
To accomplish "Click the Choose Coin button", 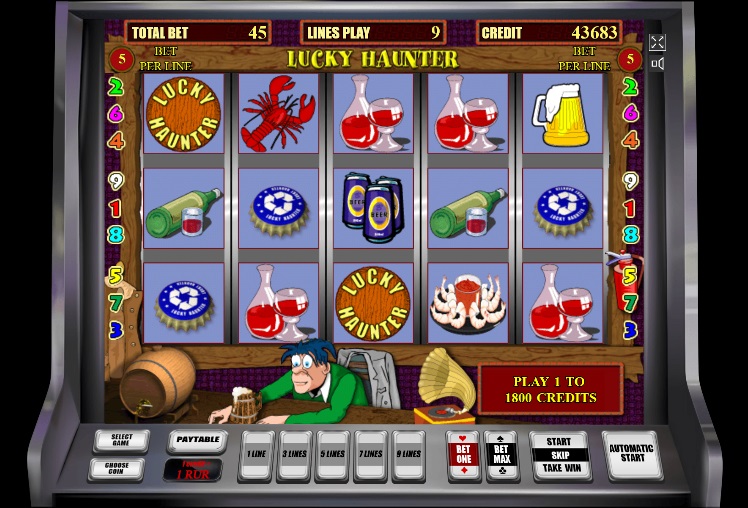I will pyautogui.click(x=121, y=467).
